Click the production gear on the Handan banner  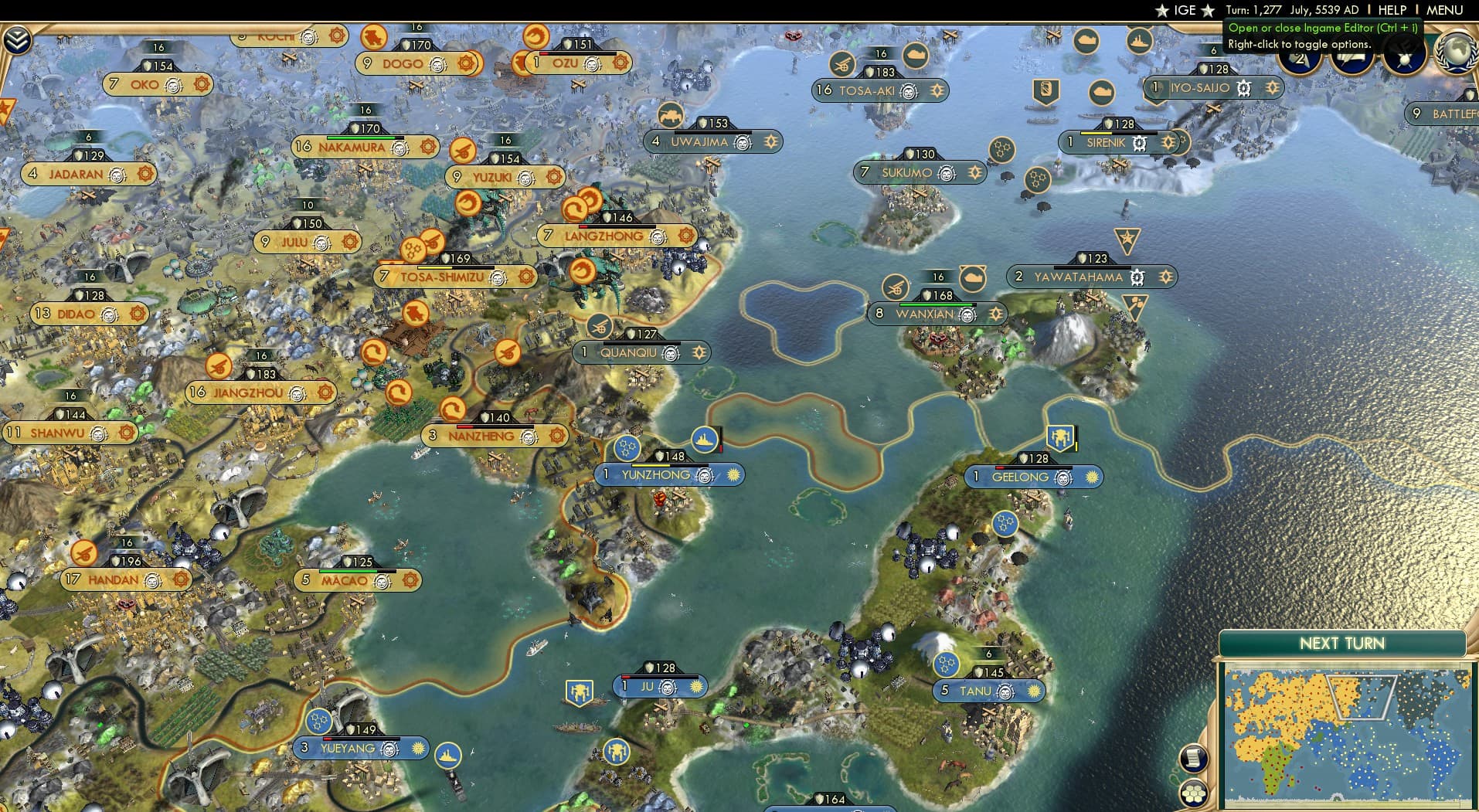click(179, 580)
